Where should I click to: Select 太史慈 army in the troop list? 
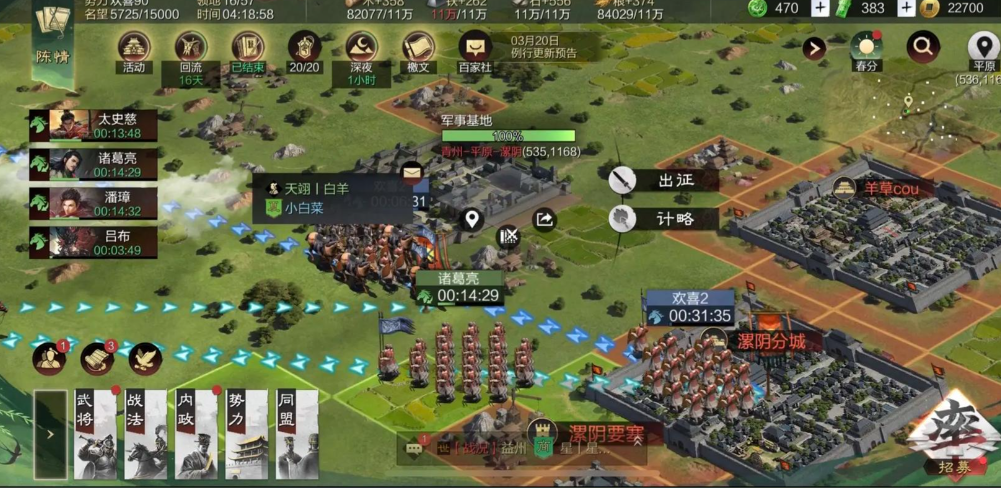coord(94,126)
